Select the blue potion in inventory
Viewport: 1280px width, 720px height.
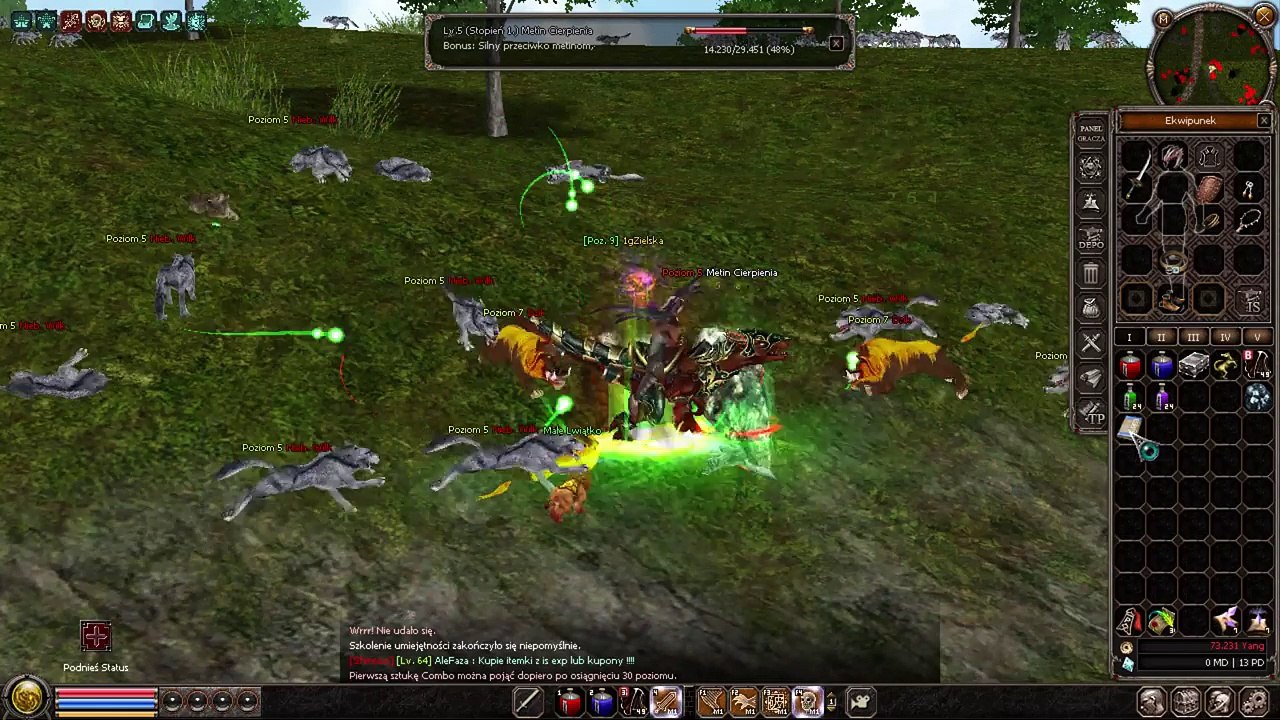tap(1162, 367)
